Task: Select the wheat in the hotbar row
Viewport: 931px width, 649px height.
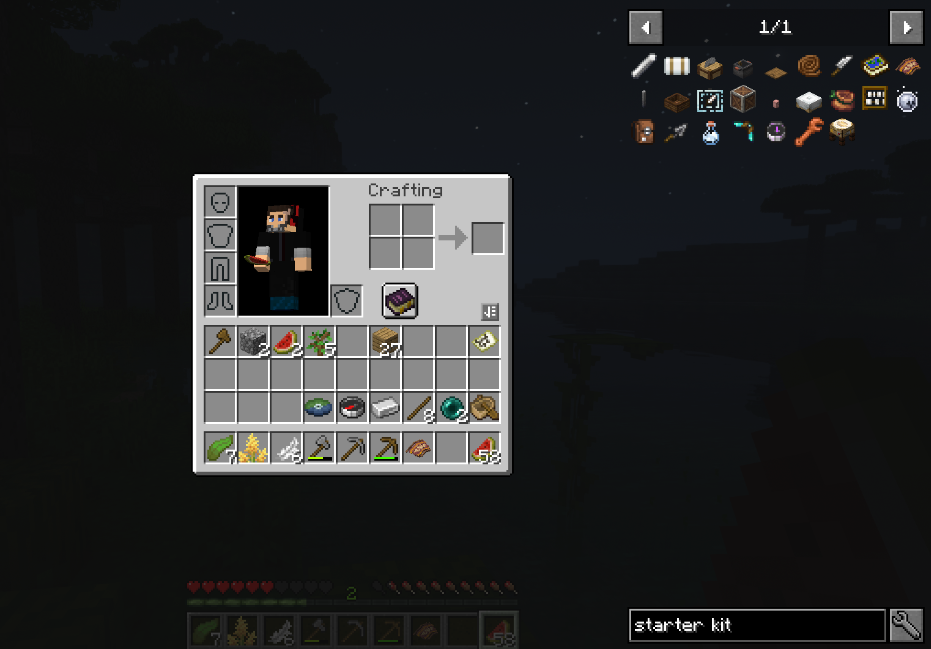Action: 253,448
